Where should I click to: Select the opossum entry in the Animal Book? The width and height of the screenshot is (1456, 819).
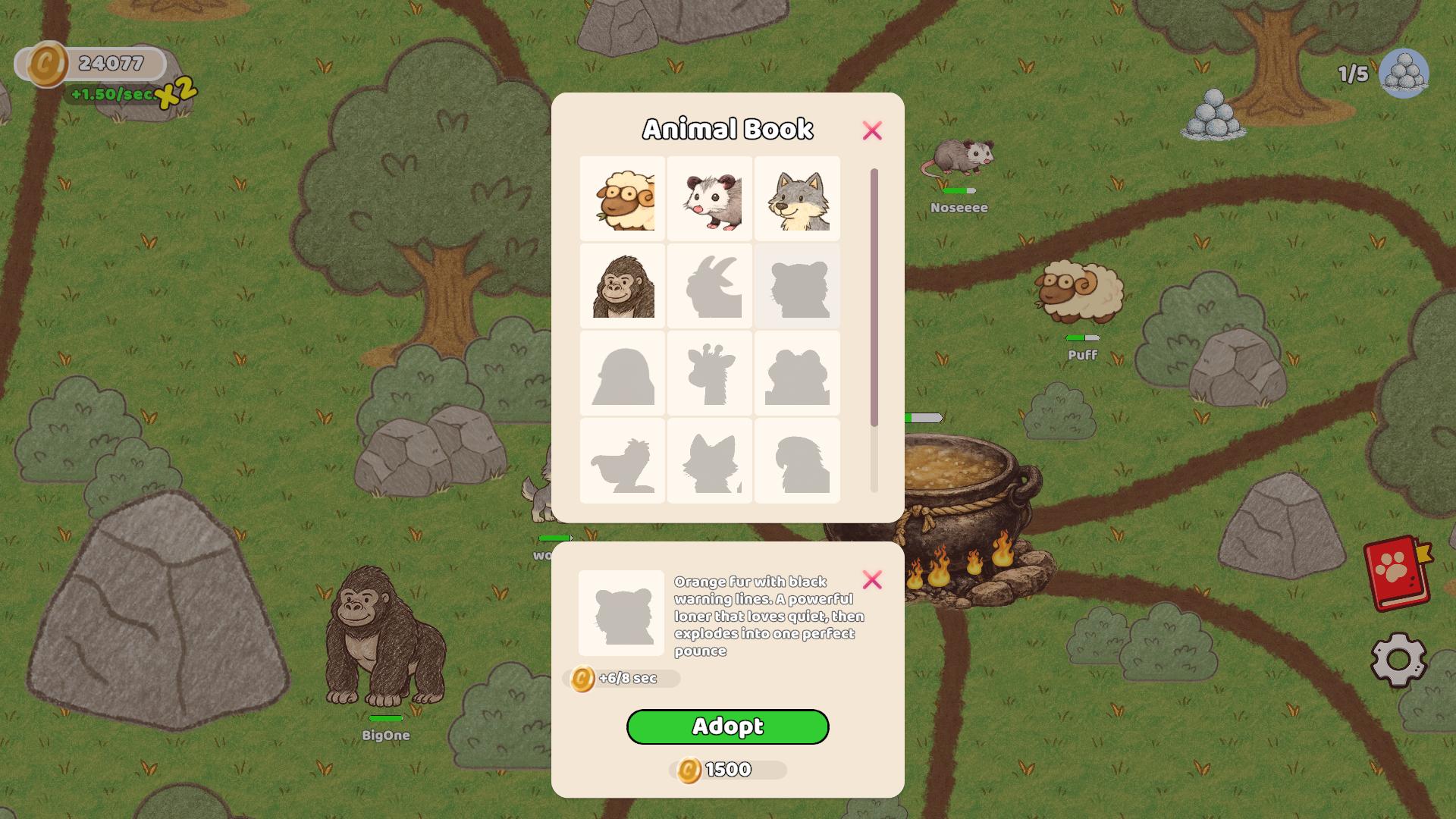coord(710,199)
